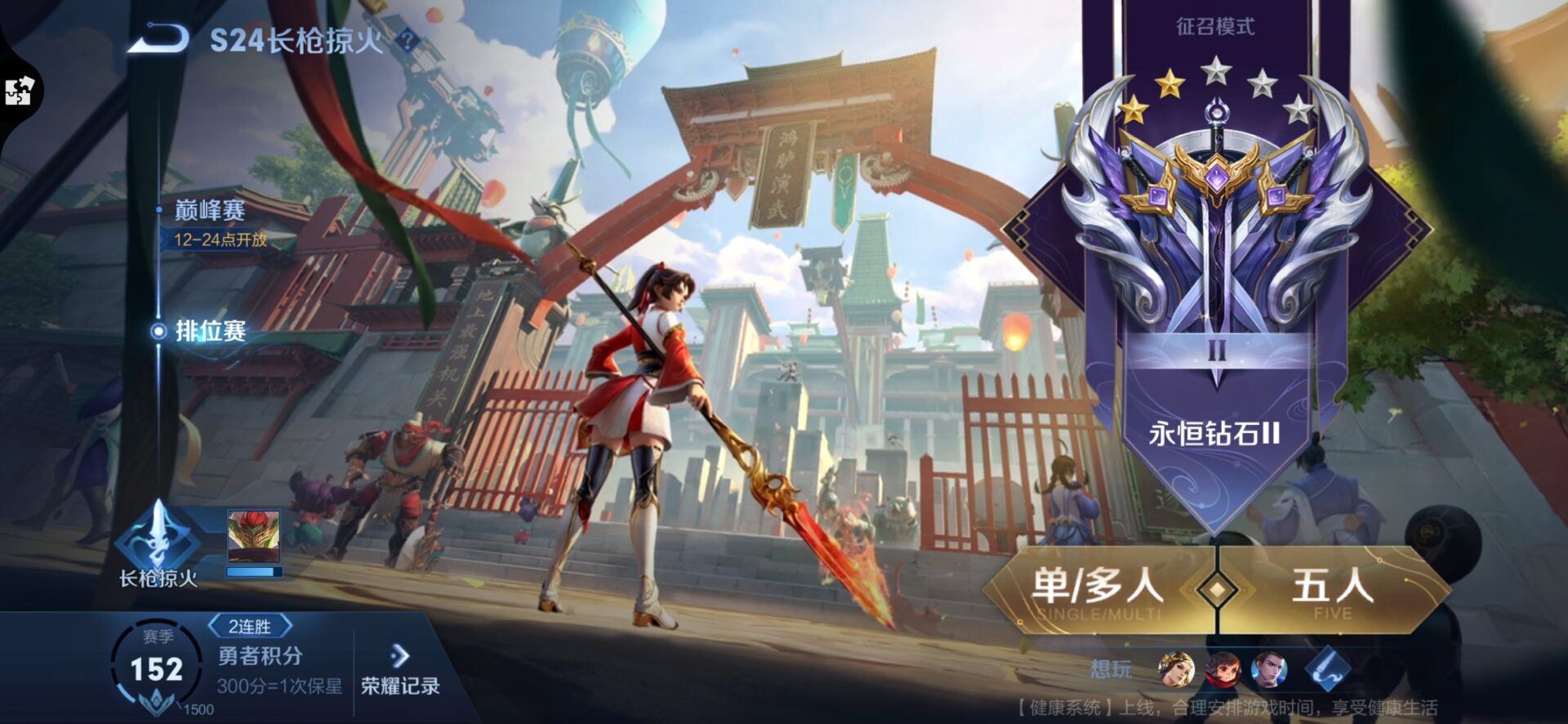Select the 排位赛 ranked mode

pyautogui.click(x=210, y=331)
